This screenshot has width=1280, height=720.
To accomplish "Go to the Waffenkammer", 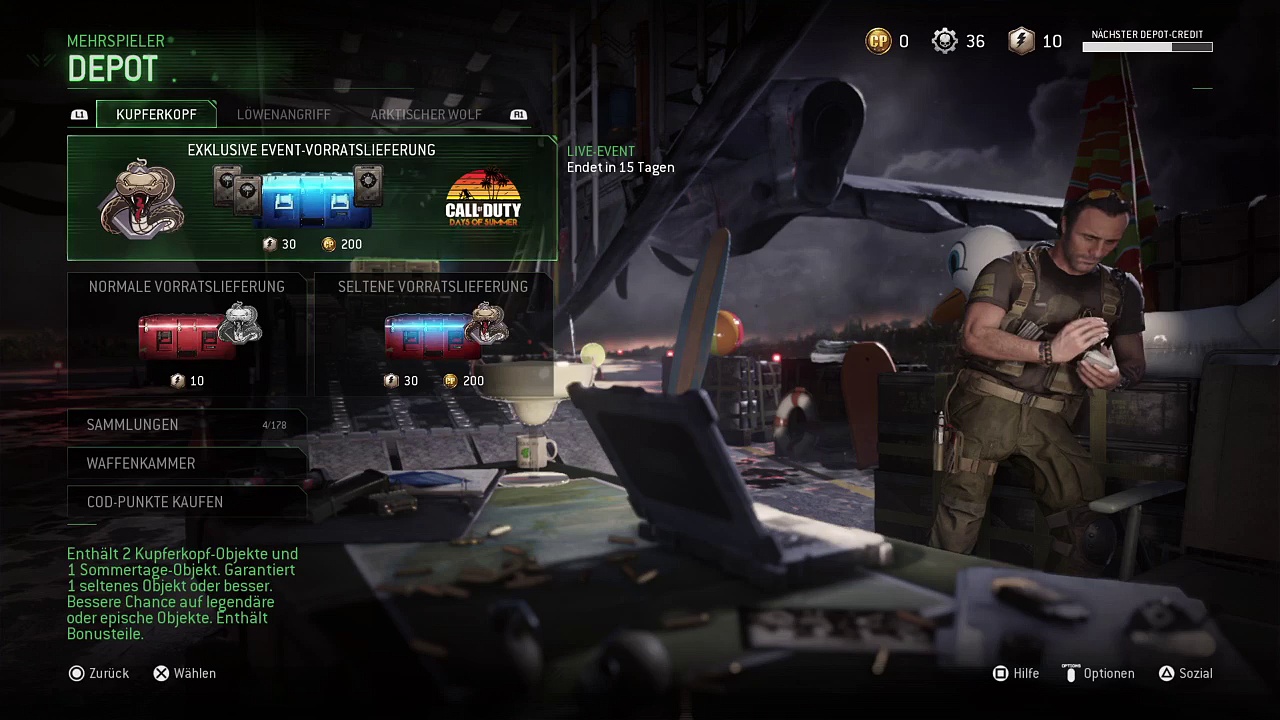I will [186, 463].
